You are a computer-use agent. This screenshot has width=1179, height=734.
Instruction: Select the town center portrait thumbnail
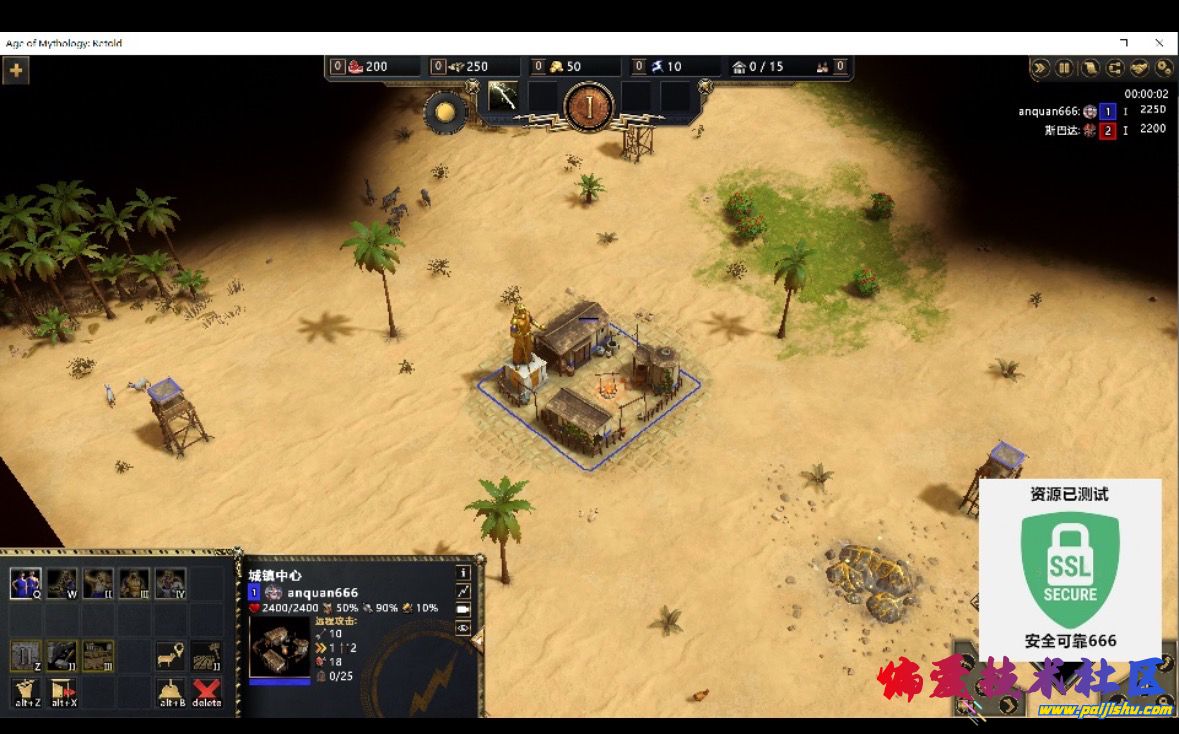(x=279, y=647)
